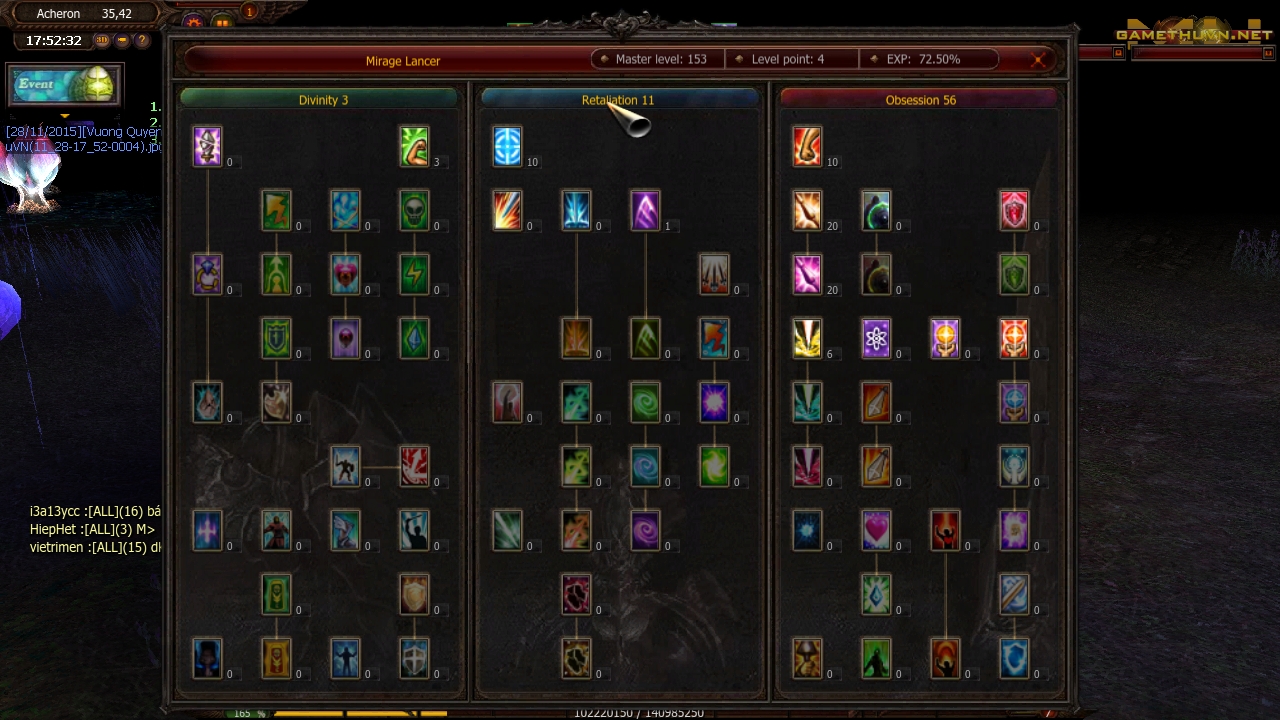Pick the pink heart skill in Obsession

(x=876, y=530)
